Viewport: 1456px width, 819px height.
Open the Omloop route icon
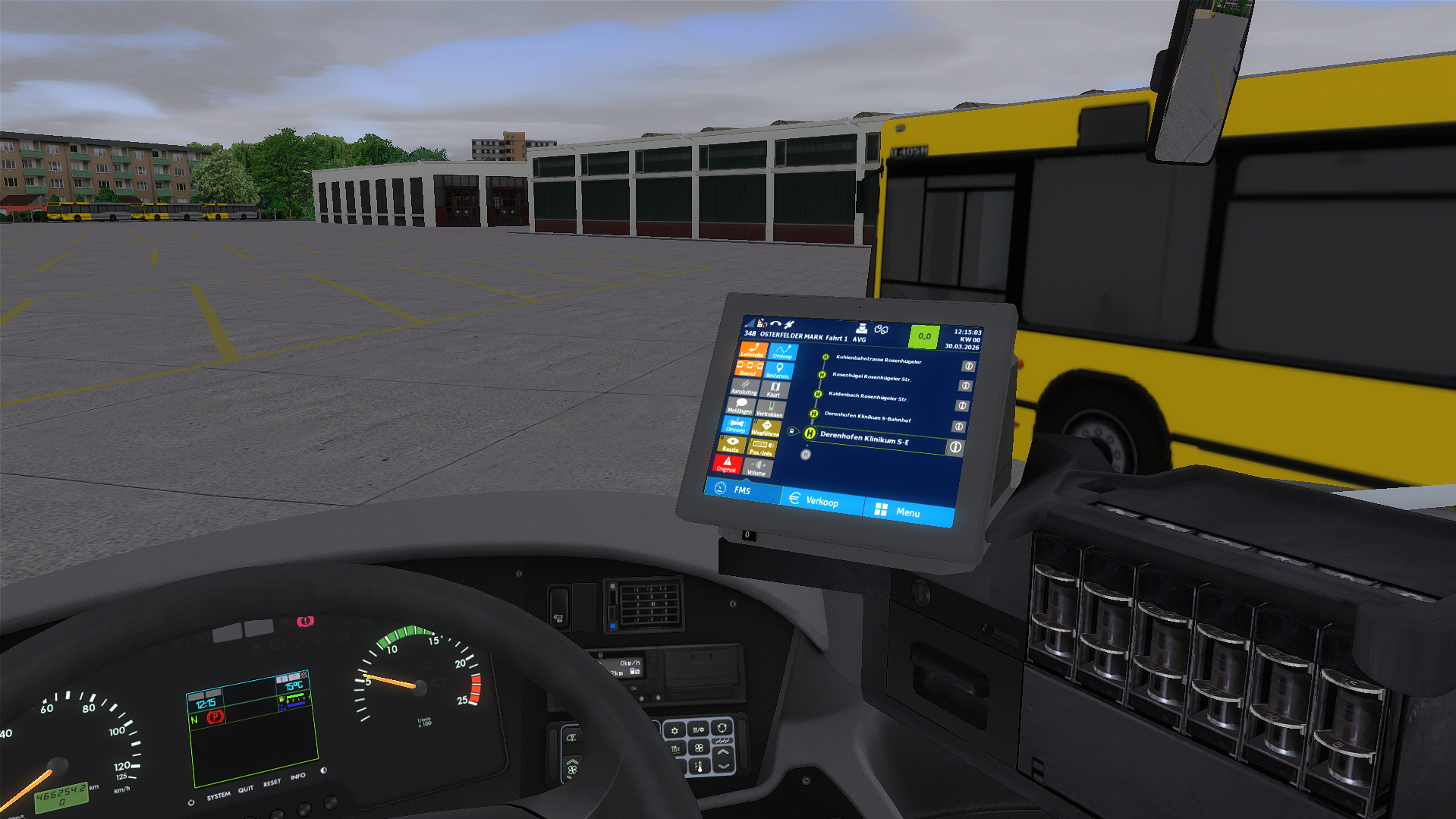(x=783, y=351)
